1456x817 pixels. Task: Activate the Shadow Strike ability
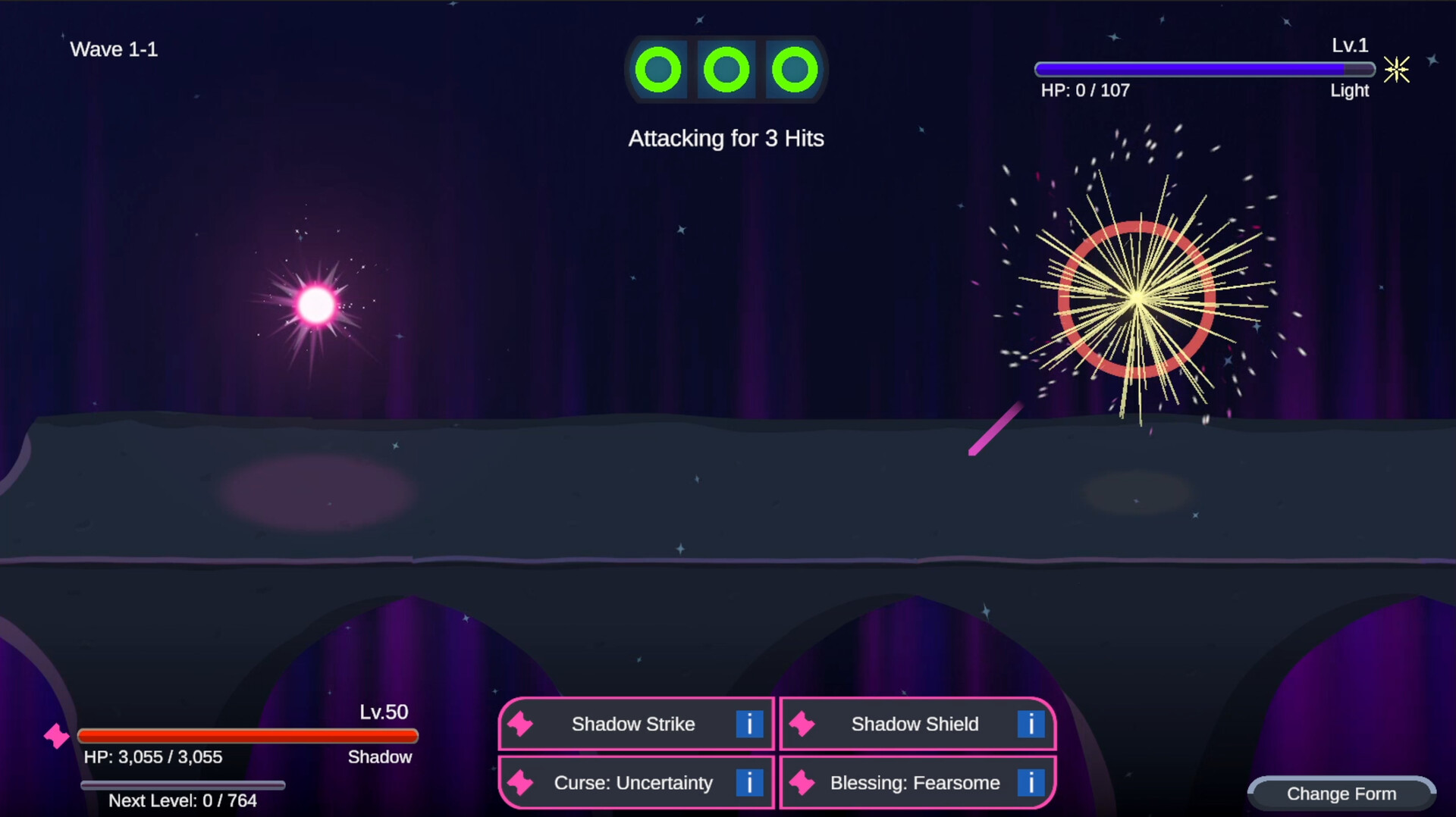(633, 724)
